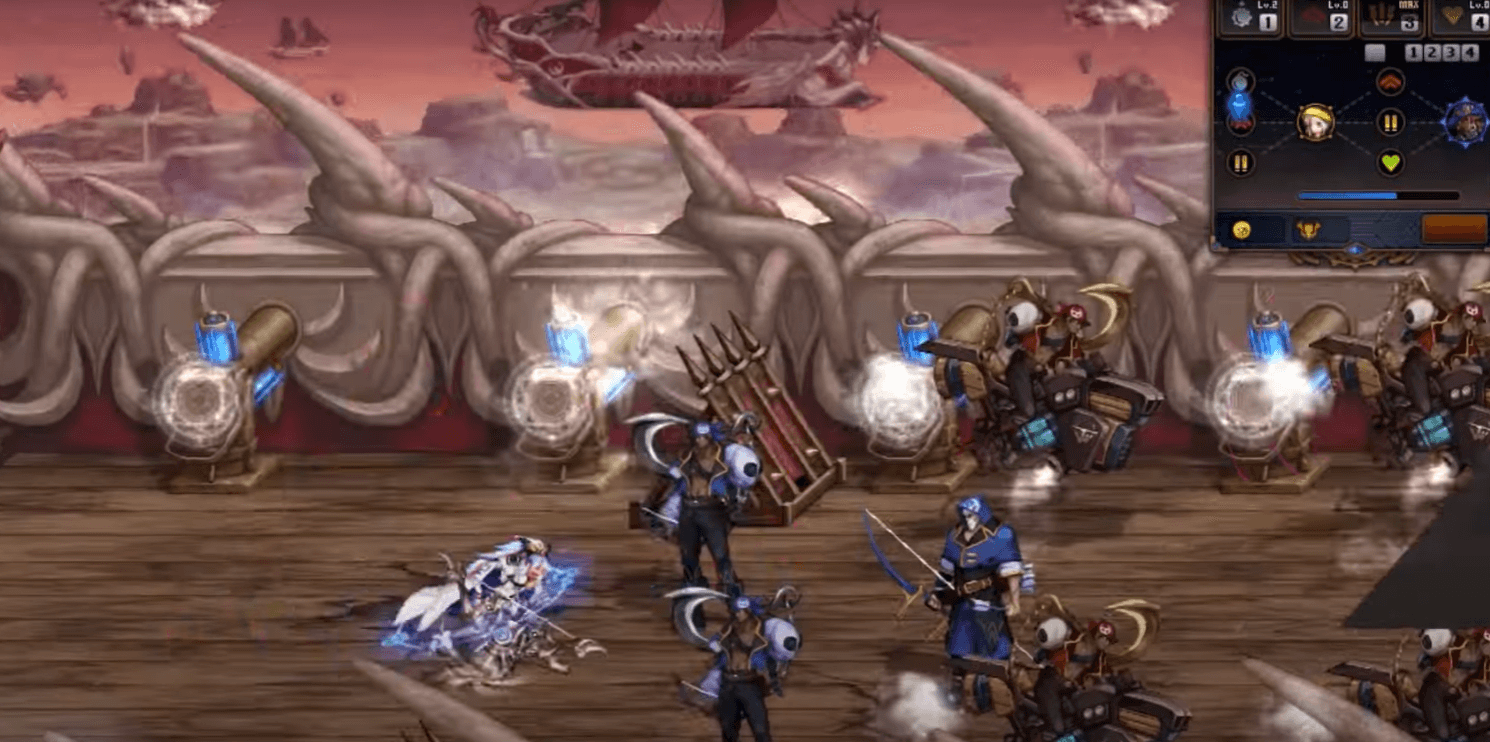
Task: Toggle the left double-ammo skill node
Action: (x=1240, y=161)
